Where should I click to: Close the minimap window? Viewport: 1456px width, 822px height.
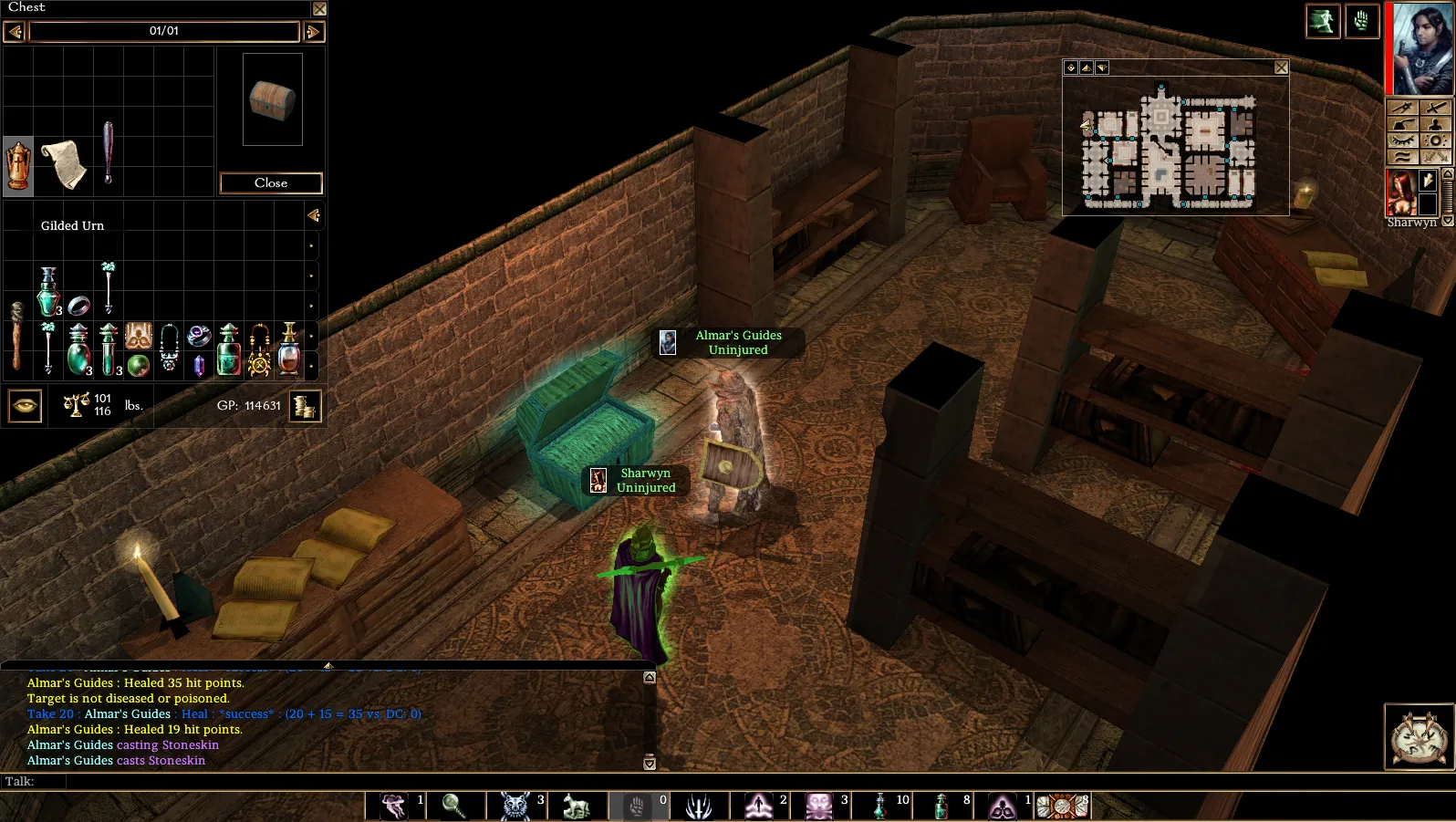(x=1281, y=68)
